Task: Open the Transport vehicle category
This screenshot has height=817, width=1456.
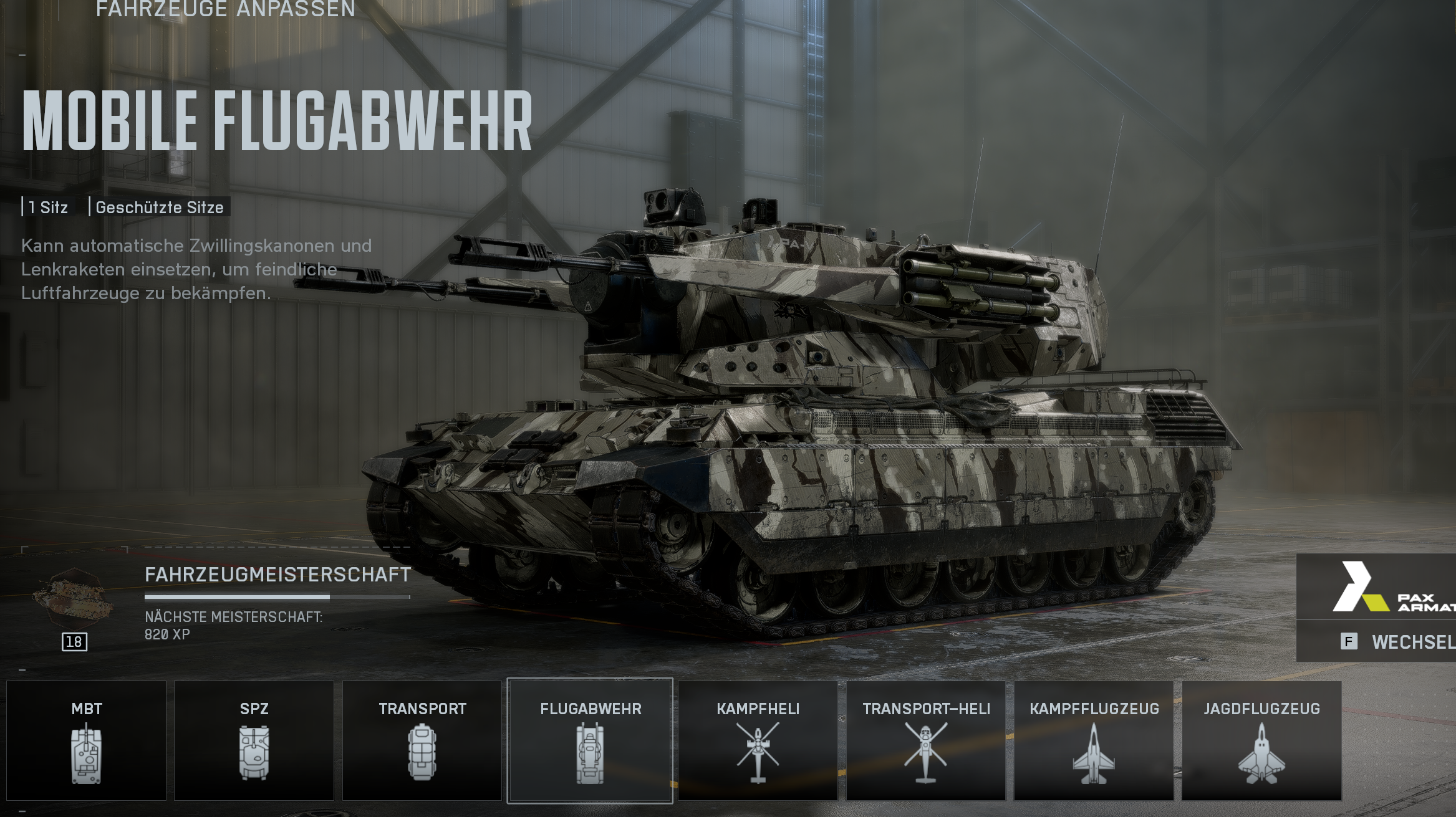Action: point(422,740)
